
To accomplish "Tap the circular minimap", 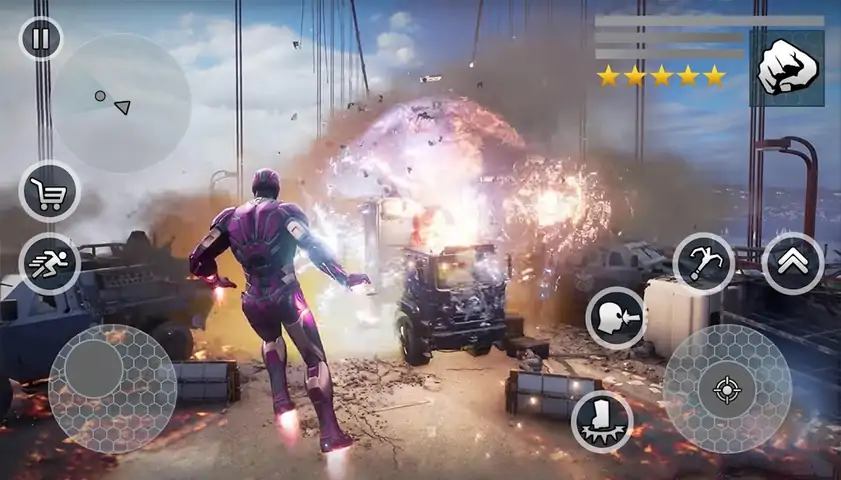I will (121, 103).
